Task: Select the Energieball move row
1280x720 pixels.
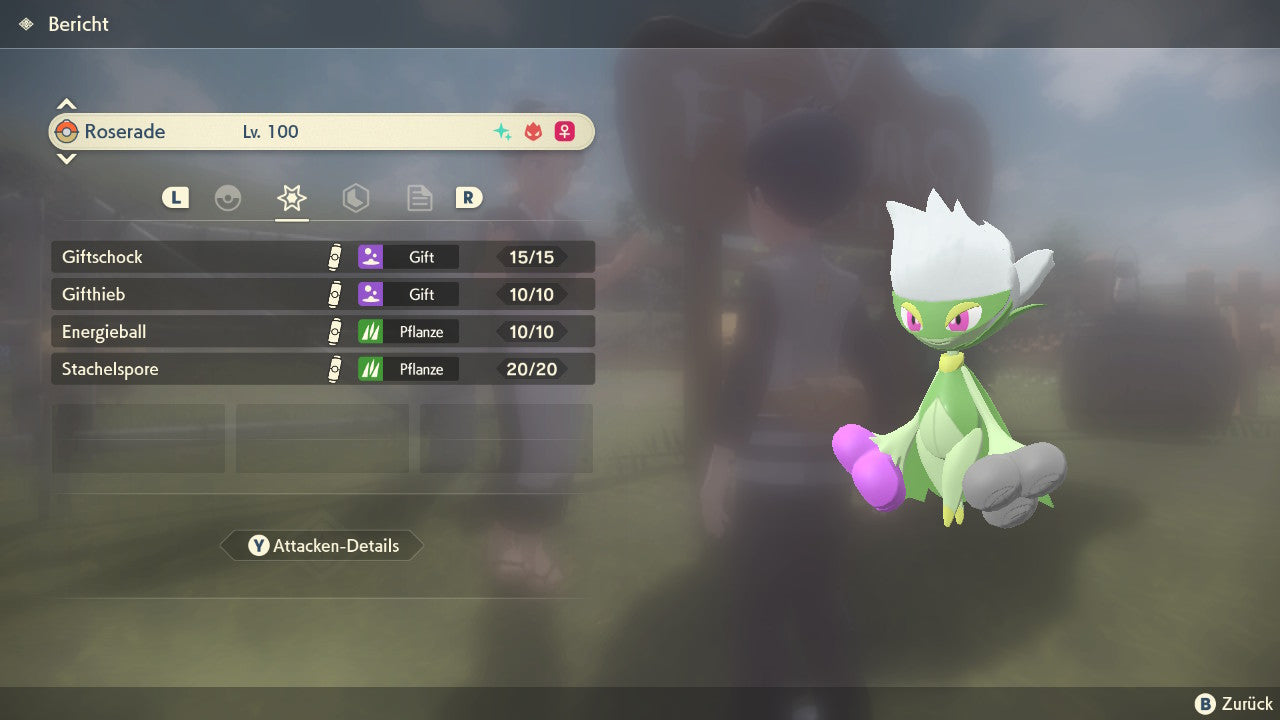Action: coord(322,332)
